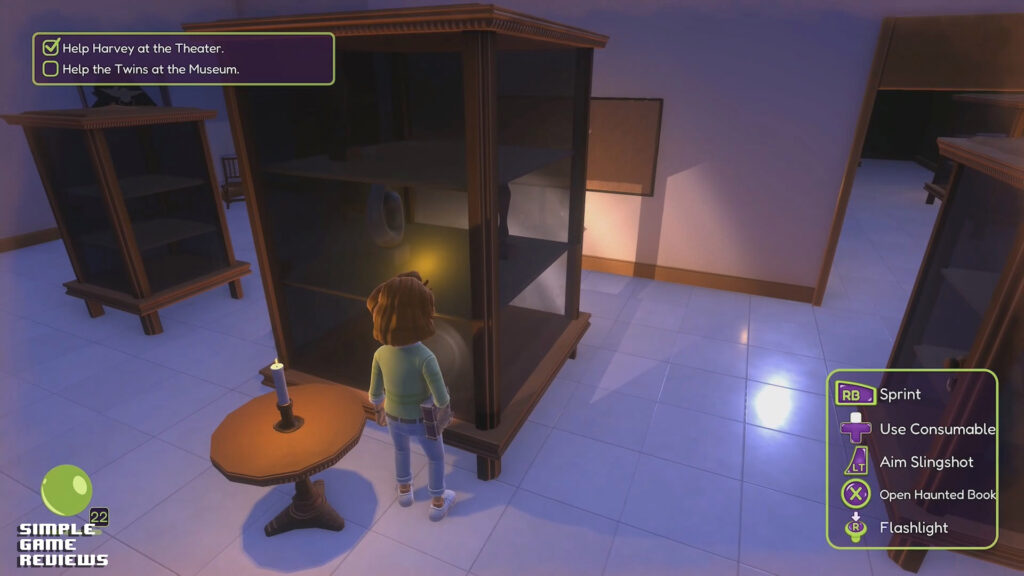
Task: Select the Help the Twins at the Museum objective
Action: click(x=150, y=69)
